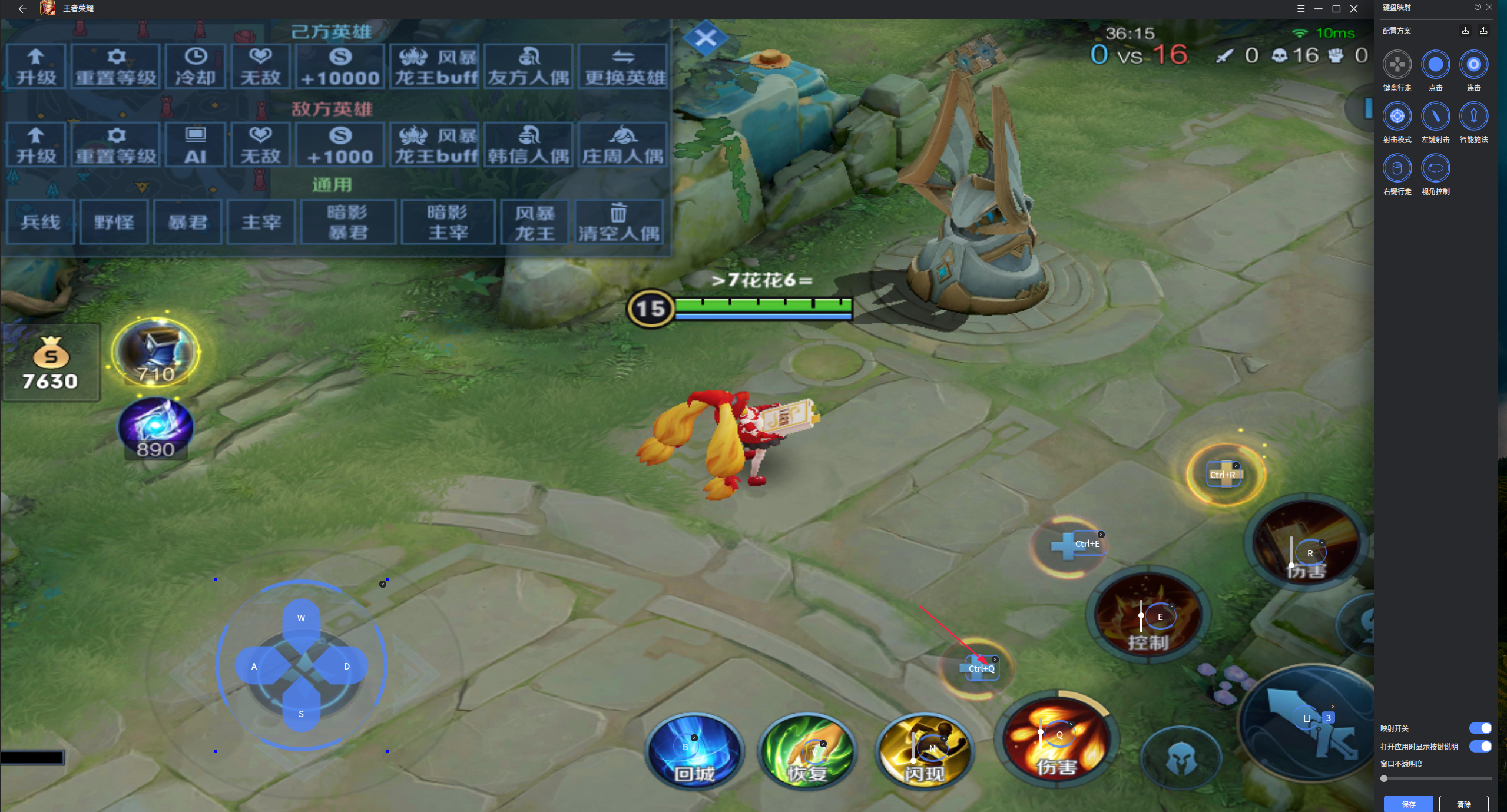Toggle the 映射开关 mapping switch
This screenshot has height=812, width=1507.
coord(1480,728)
